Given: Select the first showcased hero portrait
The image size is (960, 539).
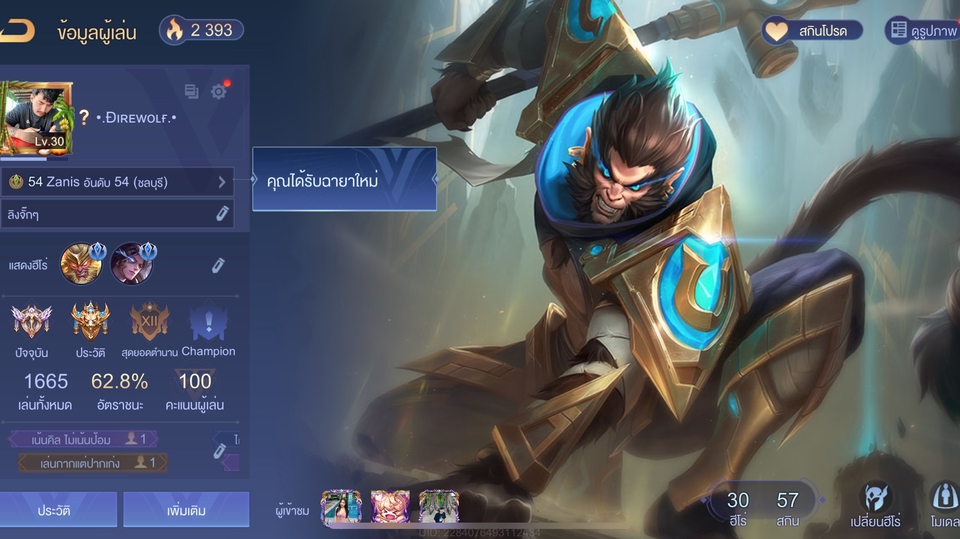Looking at the screenshot, I should [81, 264].
